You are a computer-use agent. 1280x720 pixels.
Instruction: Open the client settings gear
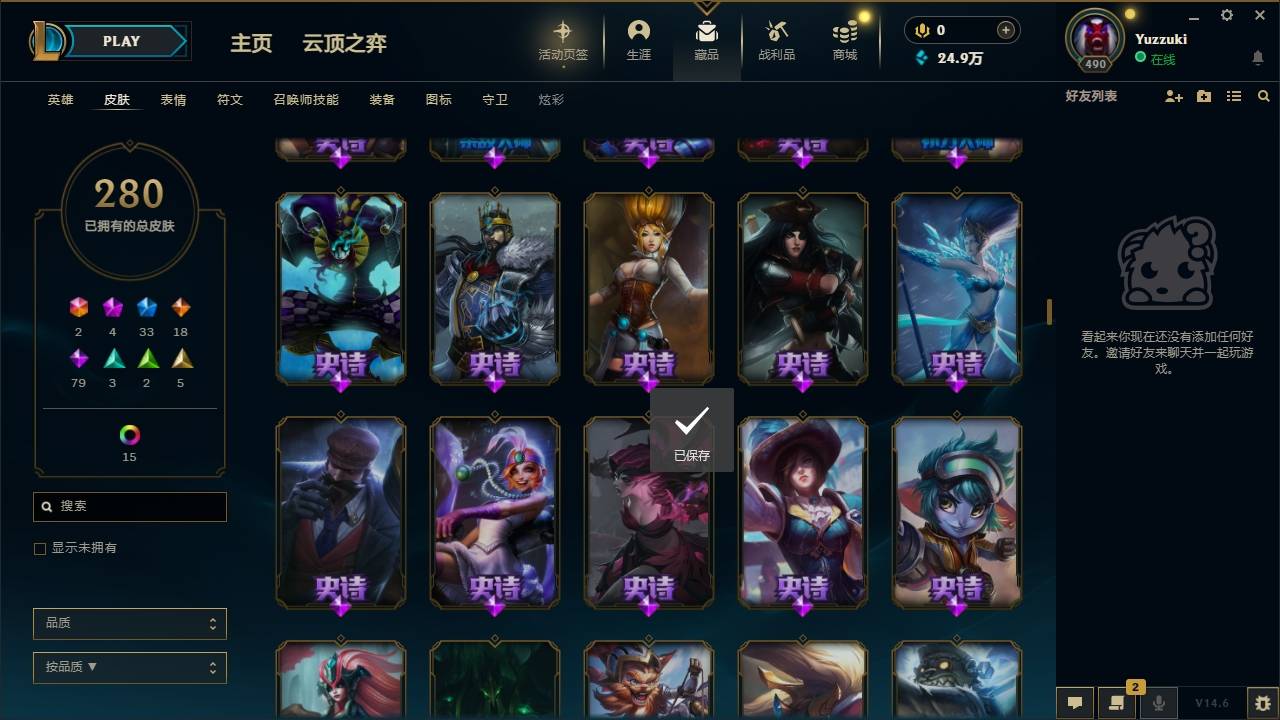[x=1226, y=16]
